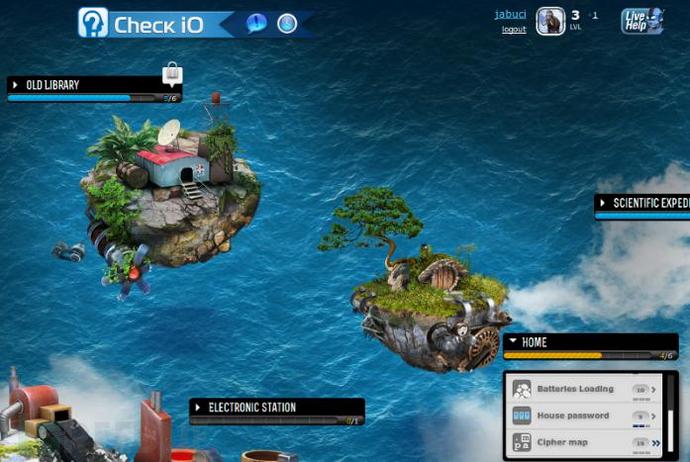Log out via the logout link
Image resolution: width=690 pixels, height=462 pixels.
coord(514,30)
